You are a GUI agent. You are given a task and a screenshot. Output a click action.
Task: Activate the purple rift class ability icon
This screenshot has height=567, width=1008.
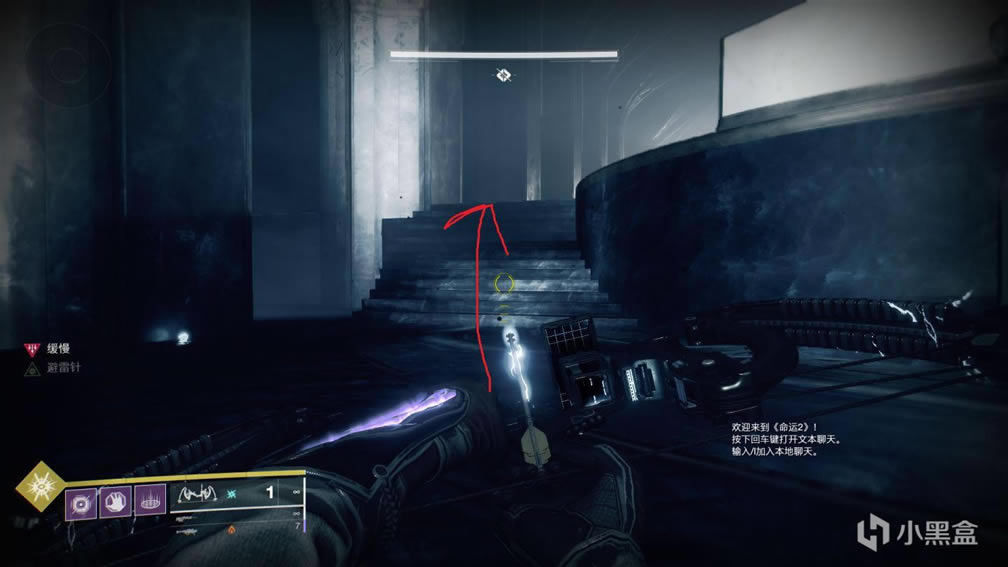click(151, 500)
